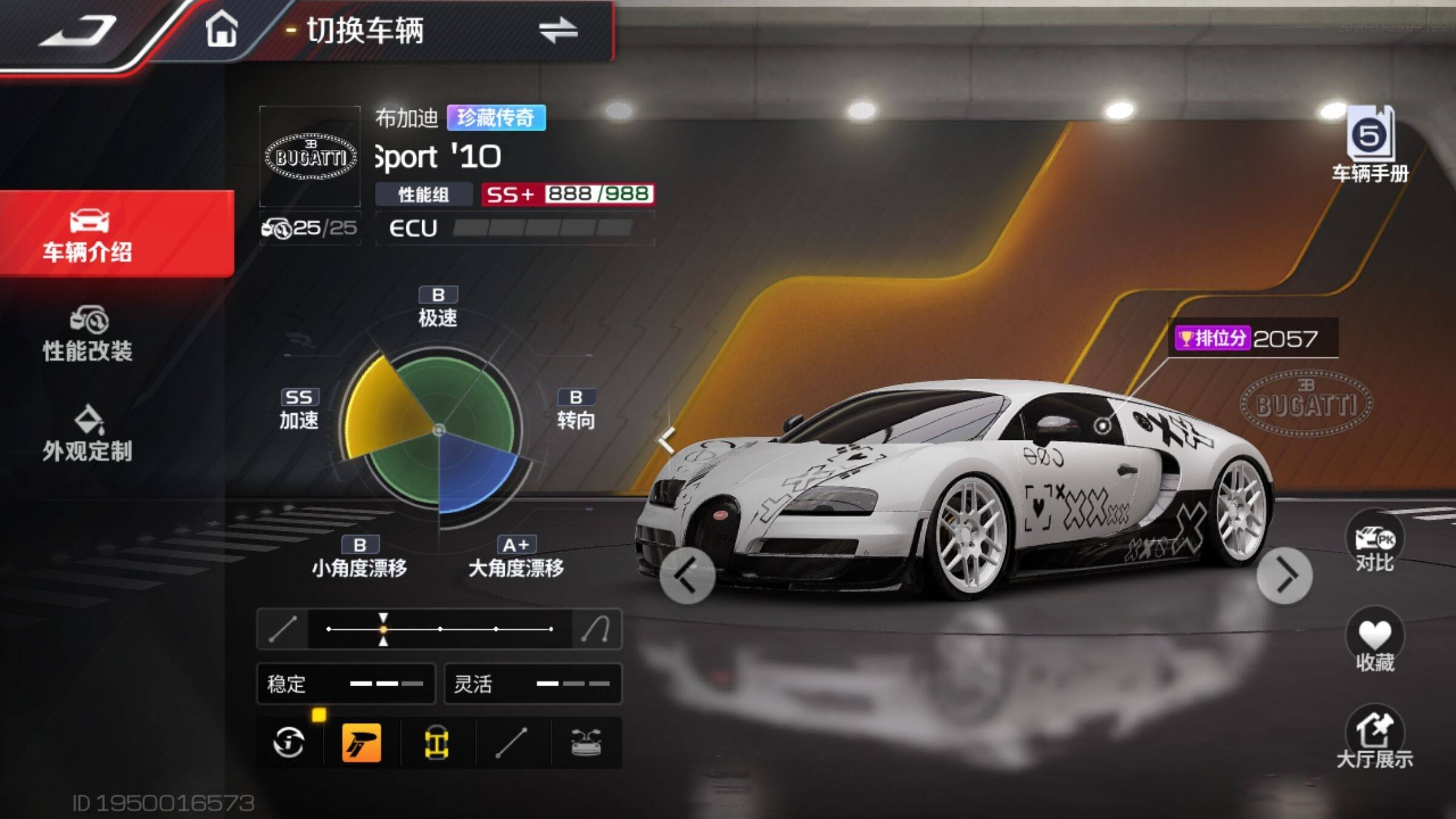Open the 对比 PK comparison

pos(1375,544)
